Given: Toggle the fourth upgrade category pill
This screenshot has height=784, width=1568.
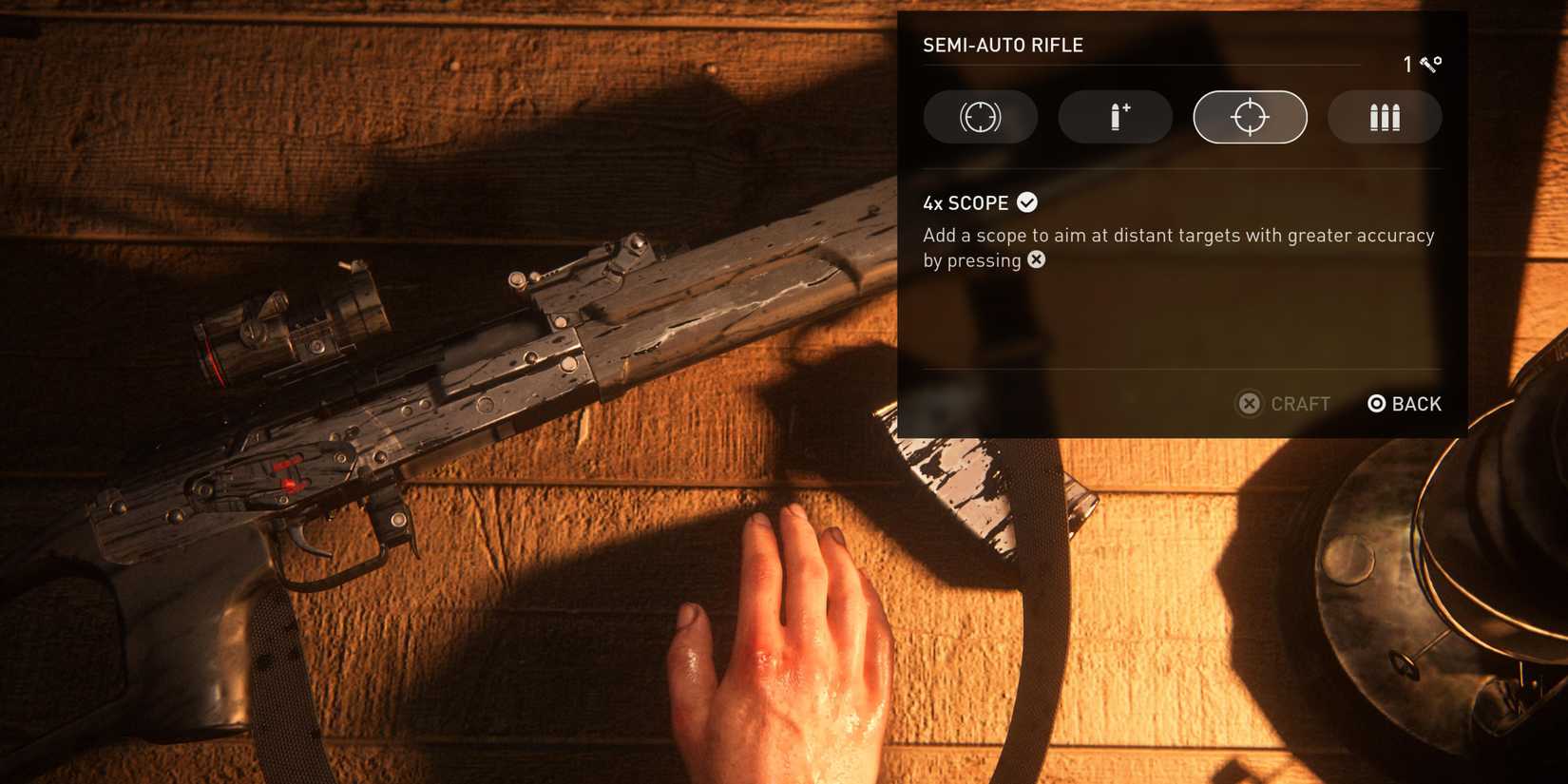Looking at the screenshot, I should (1385, 117).
